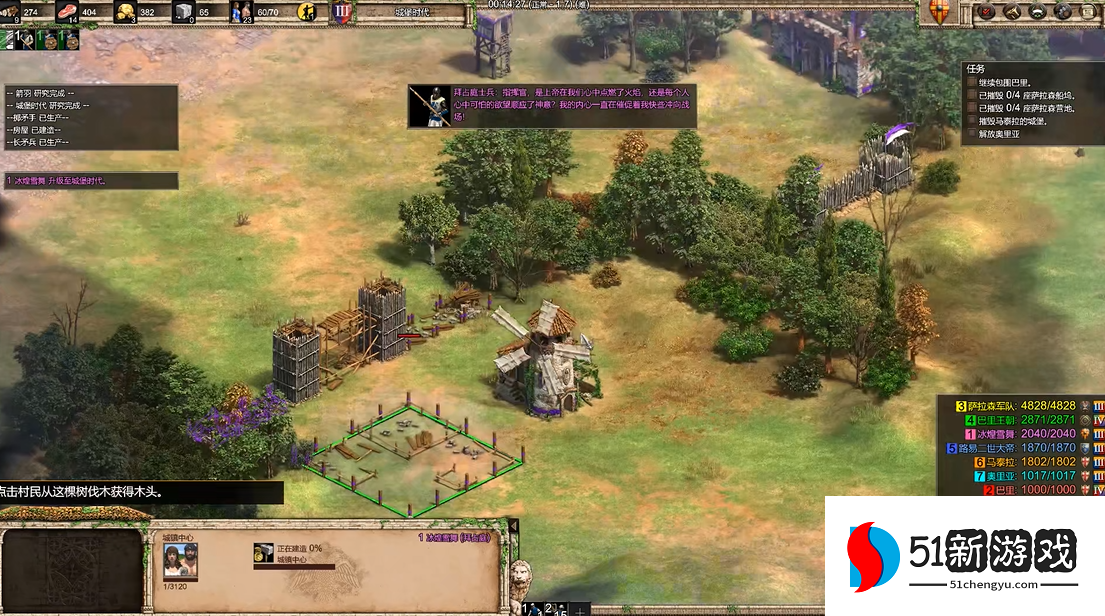This screenshot has height=616, width=1105.
Task: Select the town center villager portrait
Action: click(179, 564)
